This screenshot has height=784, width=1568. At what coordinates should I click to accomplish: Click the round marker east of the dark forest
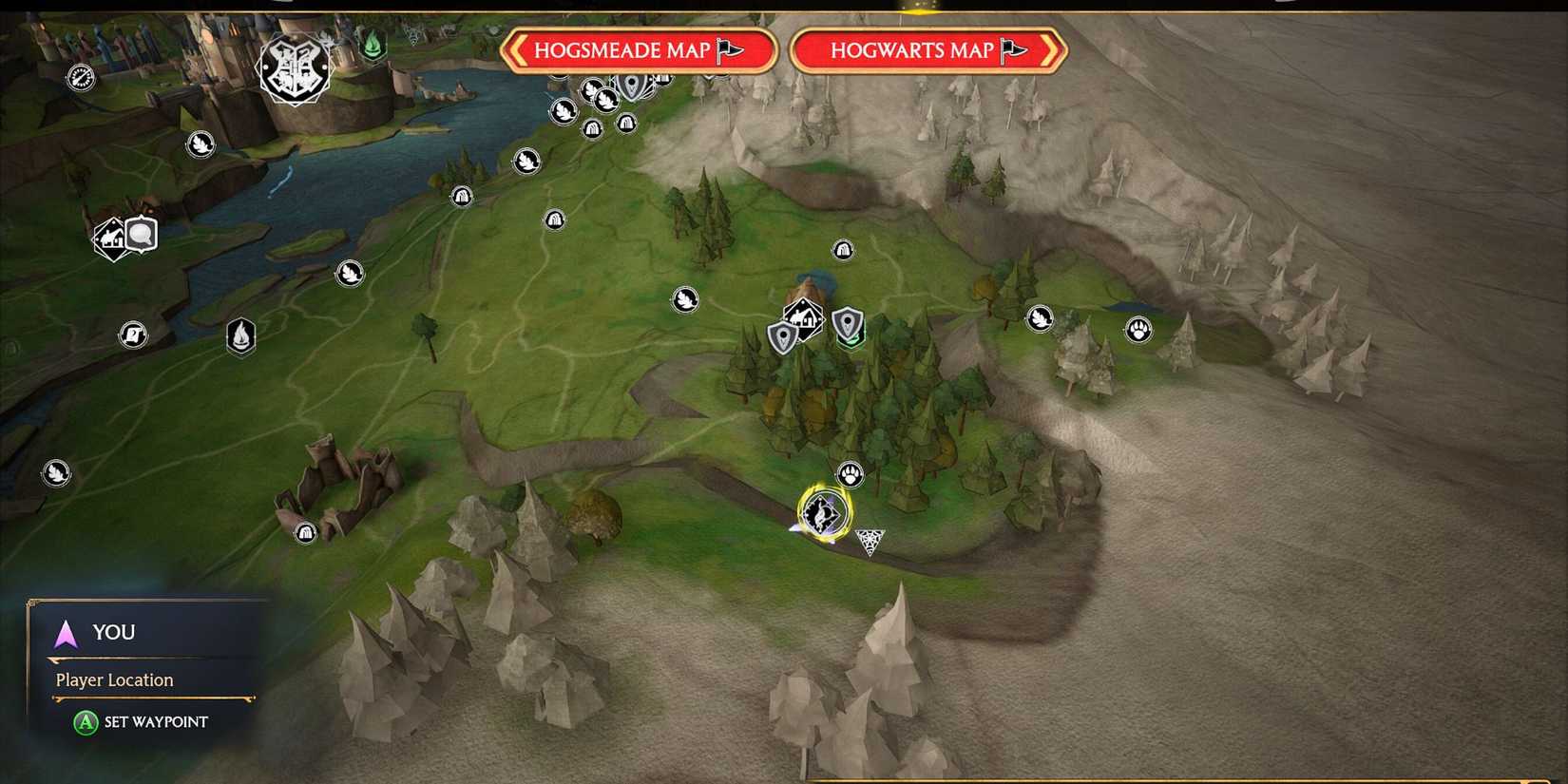coord(1038,319)
